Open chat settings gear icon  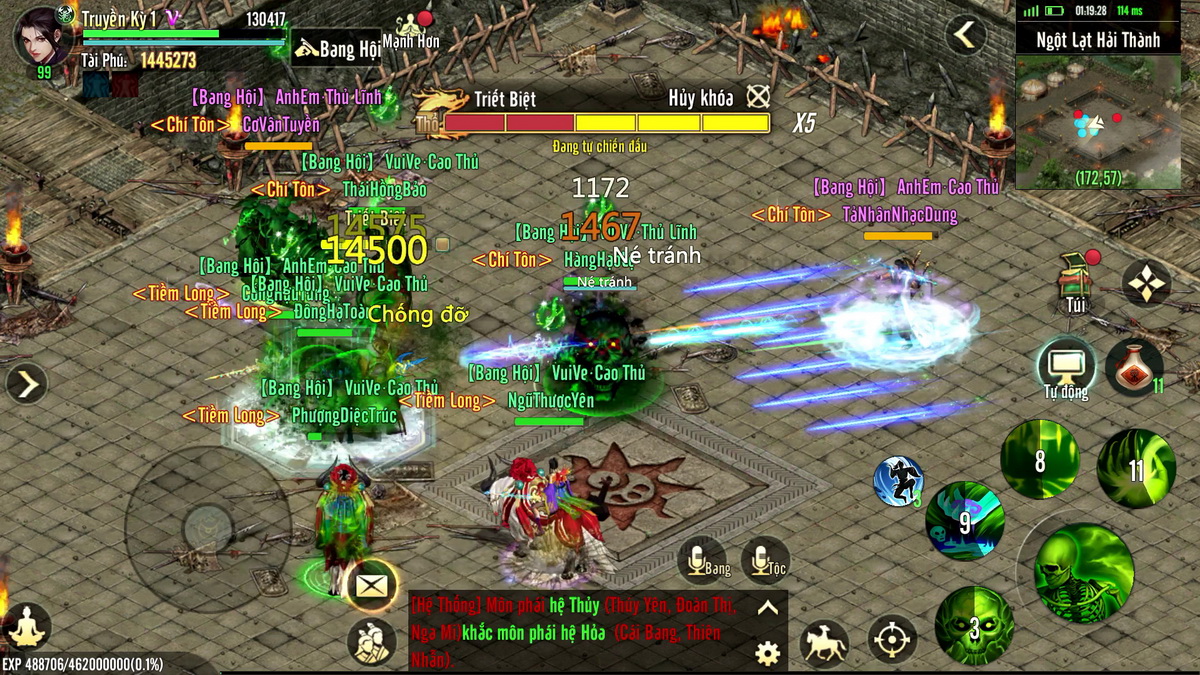[x=767, y=653]
